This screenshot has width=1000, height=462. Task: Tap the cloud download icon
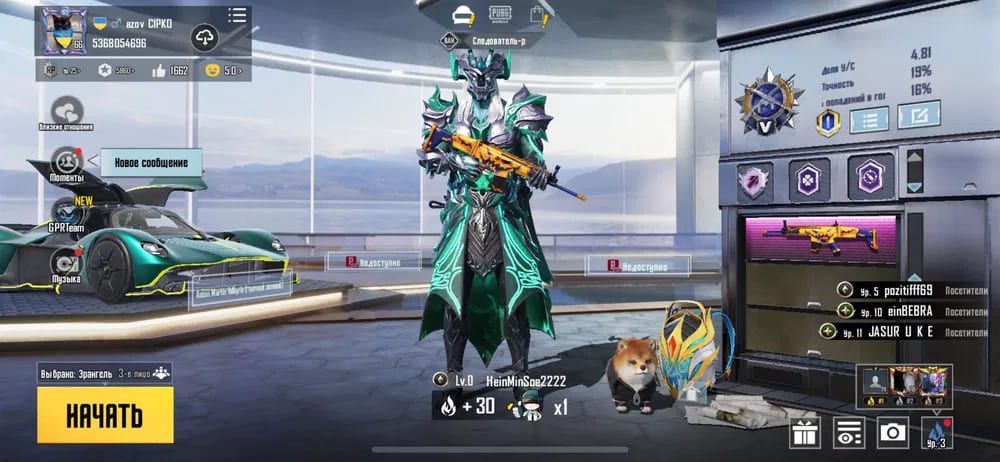coord(204,38)
